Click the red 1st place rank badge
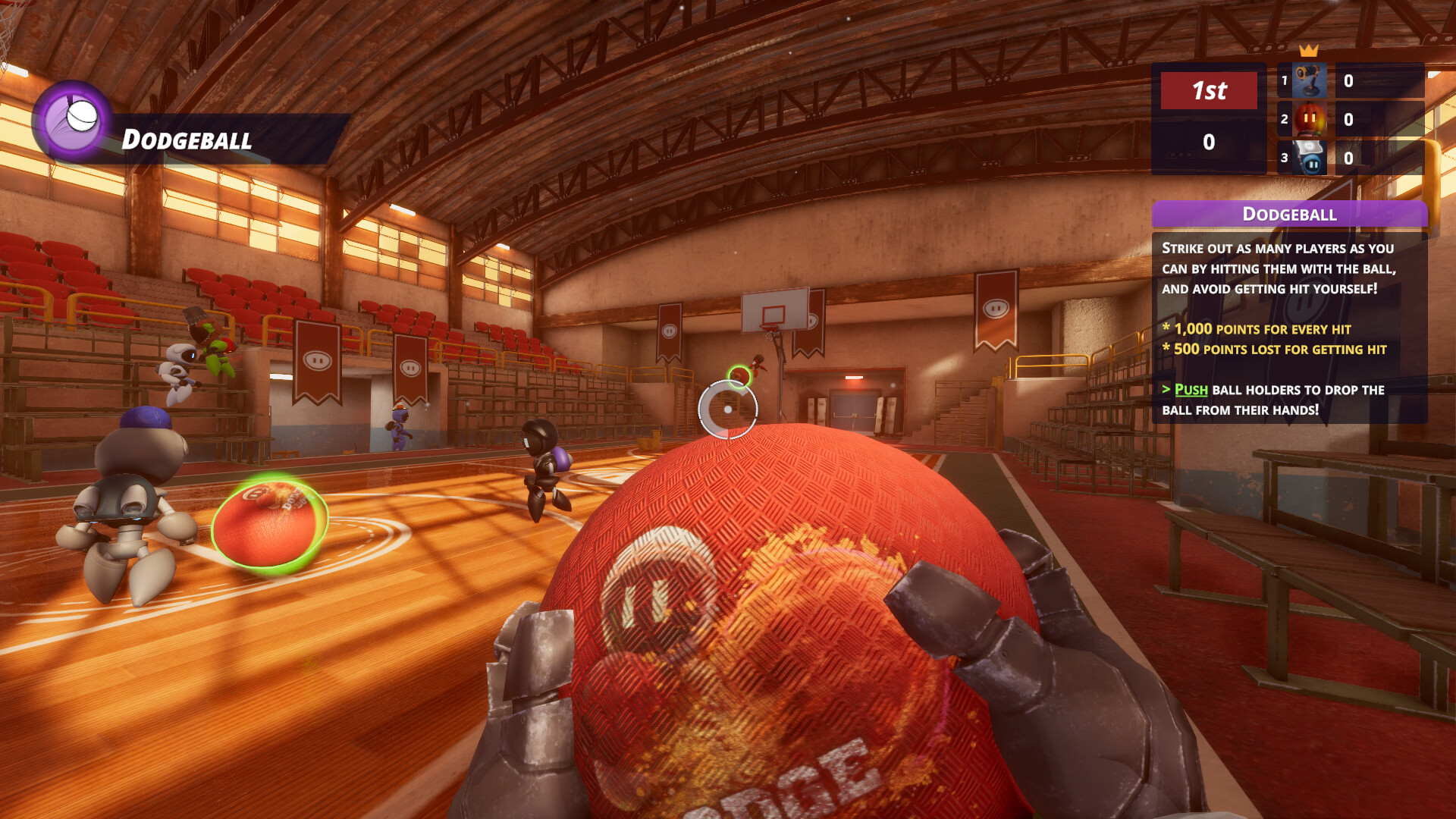Screen dimensions: 1456x819 [1209, 91]
